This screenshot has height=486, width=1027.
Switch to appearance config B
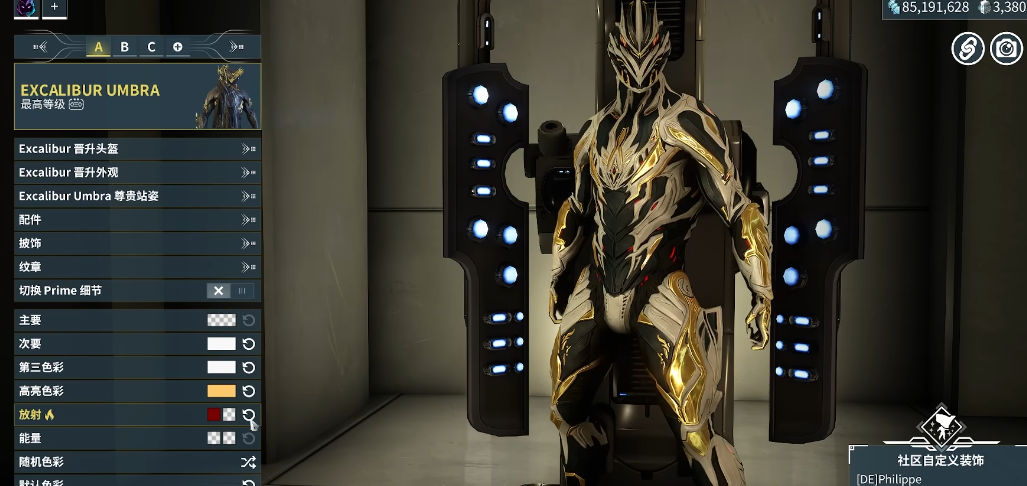(x=125, y=47)
